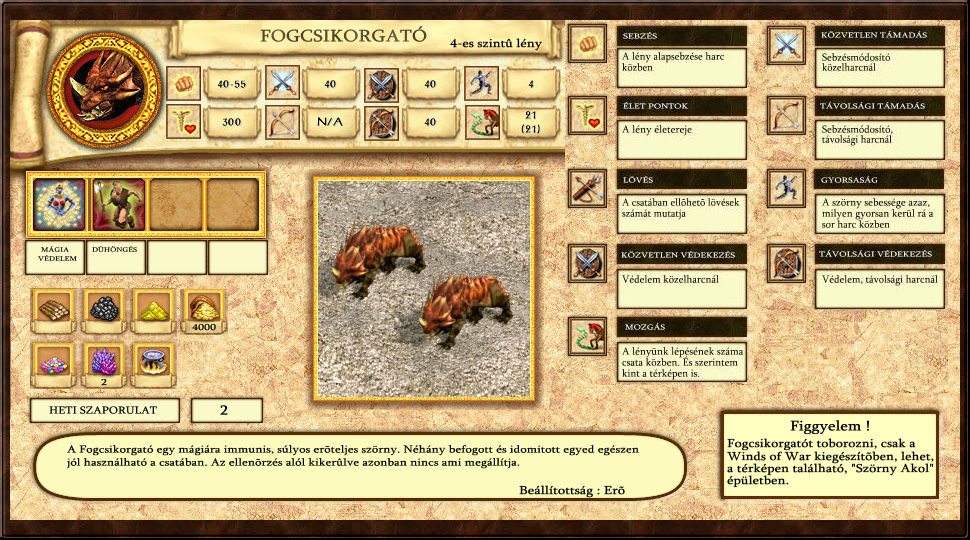The image size is (970, 540).
Task: Select the shield icon beside Távolsági védekezés
Action: 787,263
